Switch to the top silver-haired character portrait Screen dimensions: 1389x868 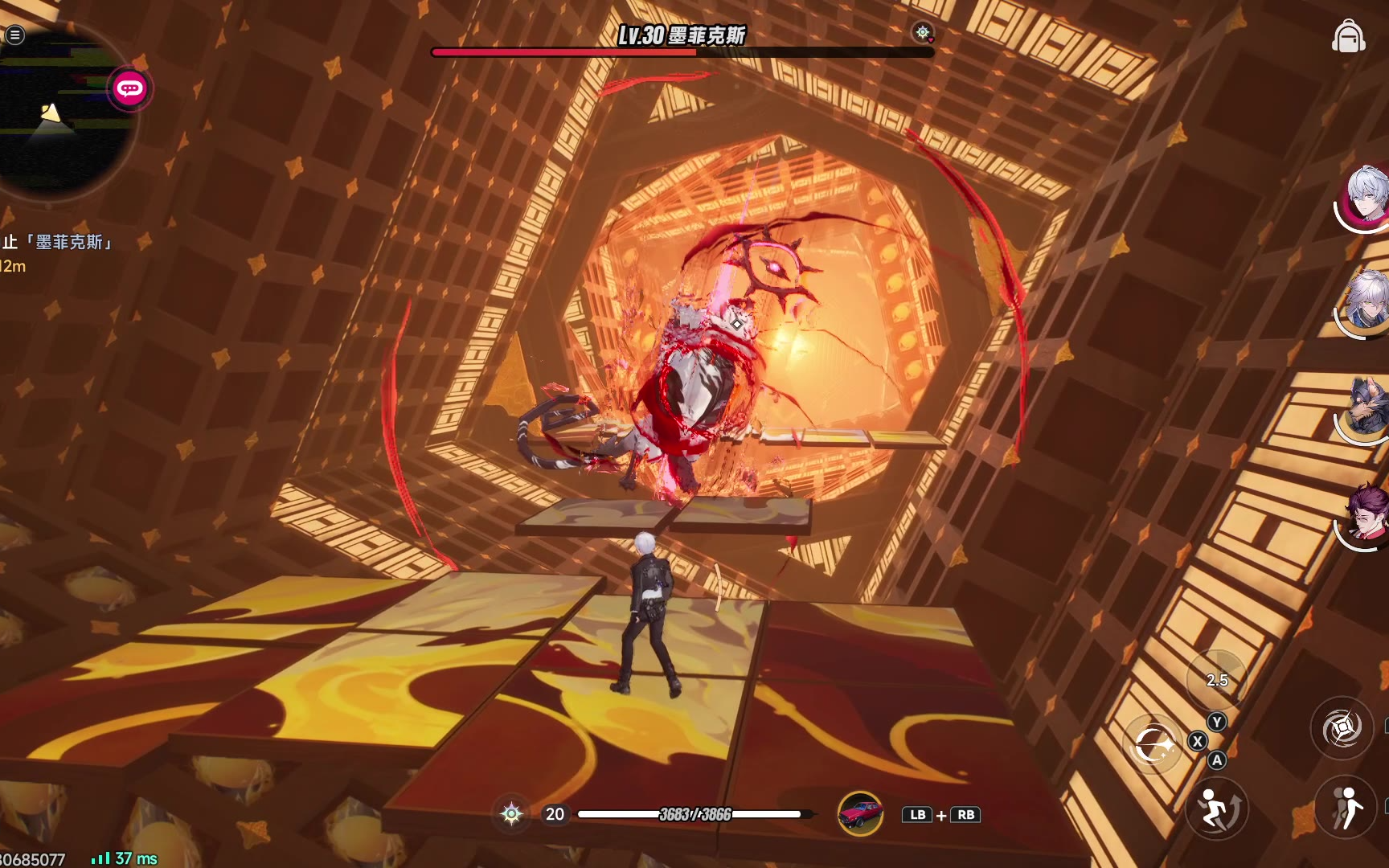pyautogui.click(x=1366, y=197)
